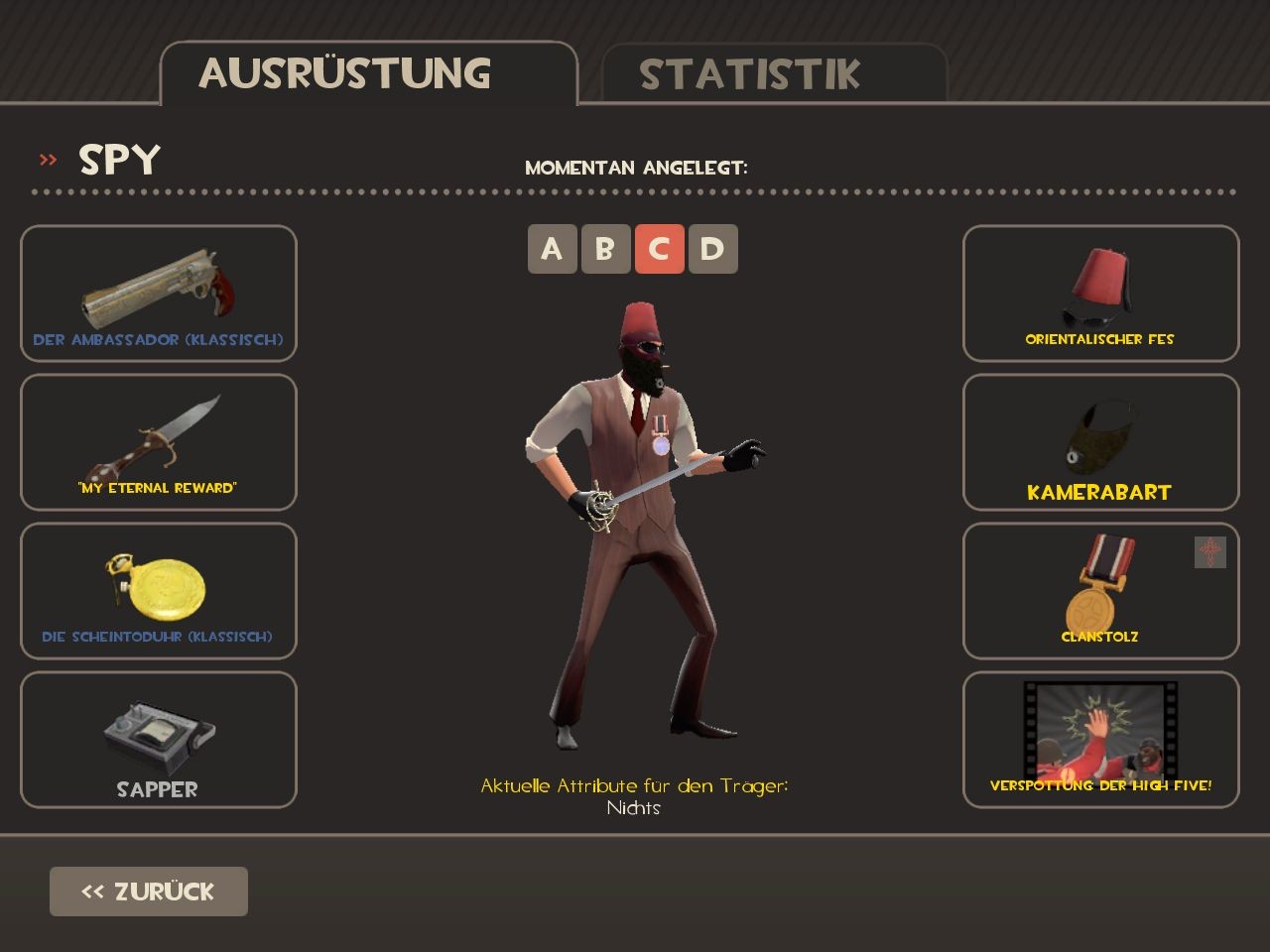Image resolution: width=1270 pixels, height=952 pixels.
Task: Click the Scheintoduhr pocket watch icon
Action: coord(157,585)
